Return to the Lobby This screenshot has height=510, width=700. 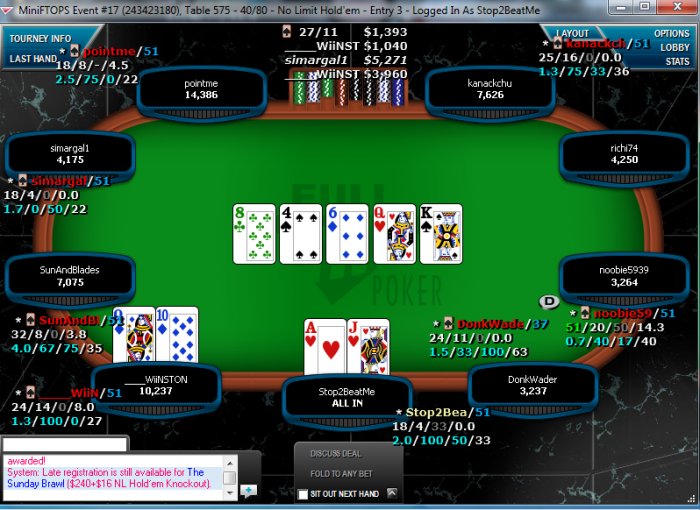(x=674, y=47)
